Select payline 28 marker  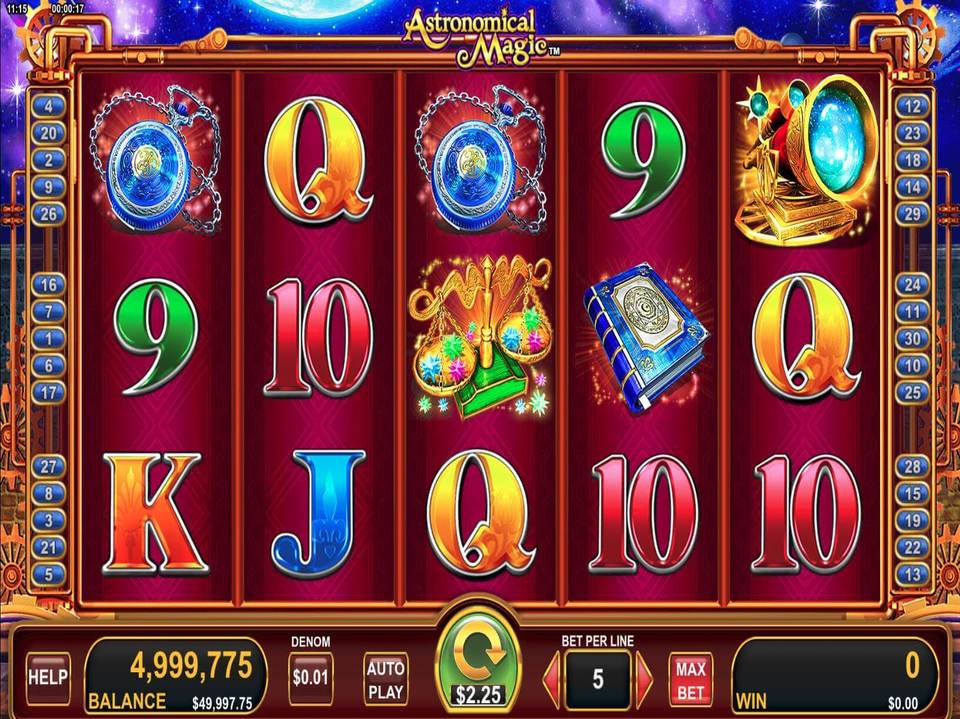[911, 466]
